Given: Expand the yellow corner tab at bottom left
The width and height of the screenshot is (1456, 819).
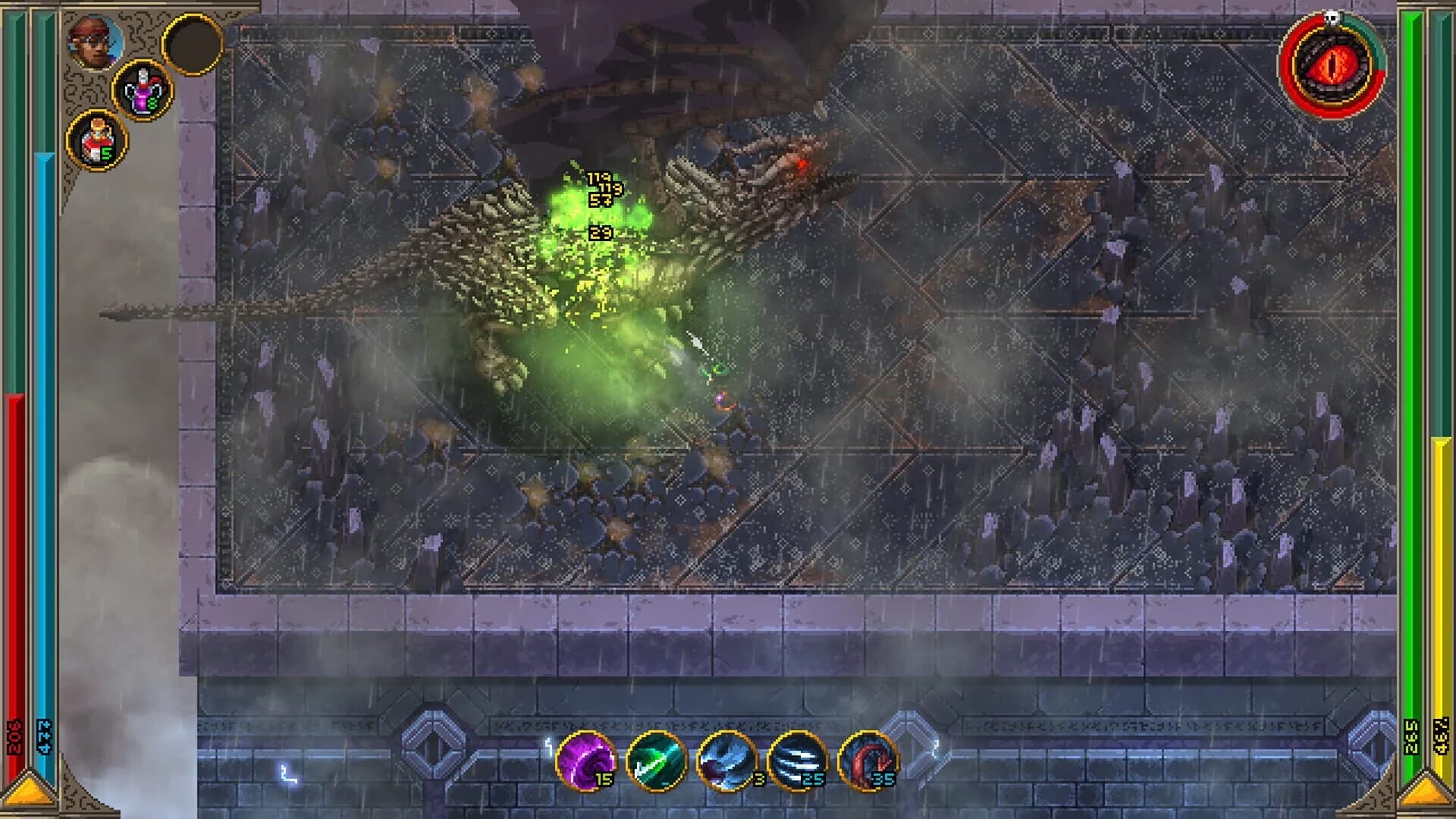Looking at the screenshot, I should (x=29, y=791).
